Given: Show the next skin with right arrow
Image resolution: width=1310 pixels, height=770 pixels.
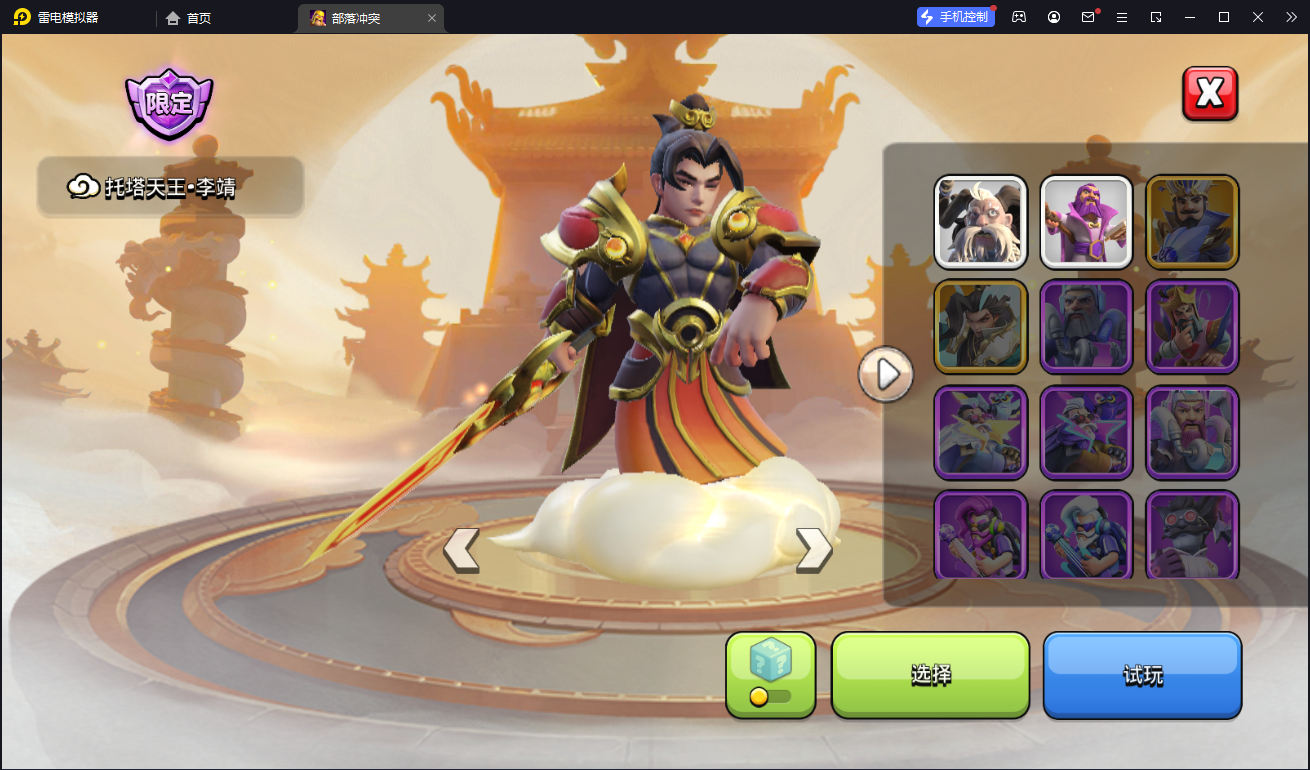Looking at the screenshot, I should [813, 550].
